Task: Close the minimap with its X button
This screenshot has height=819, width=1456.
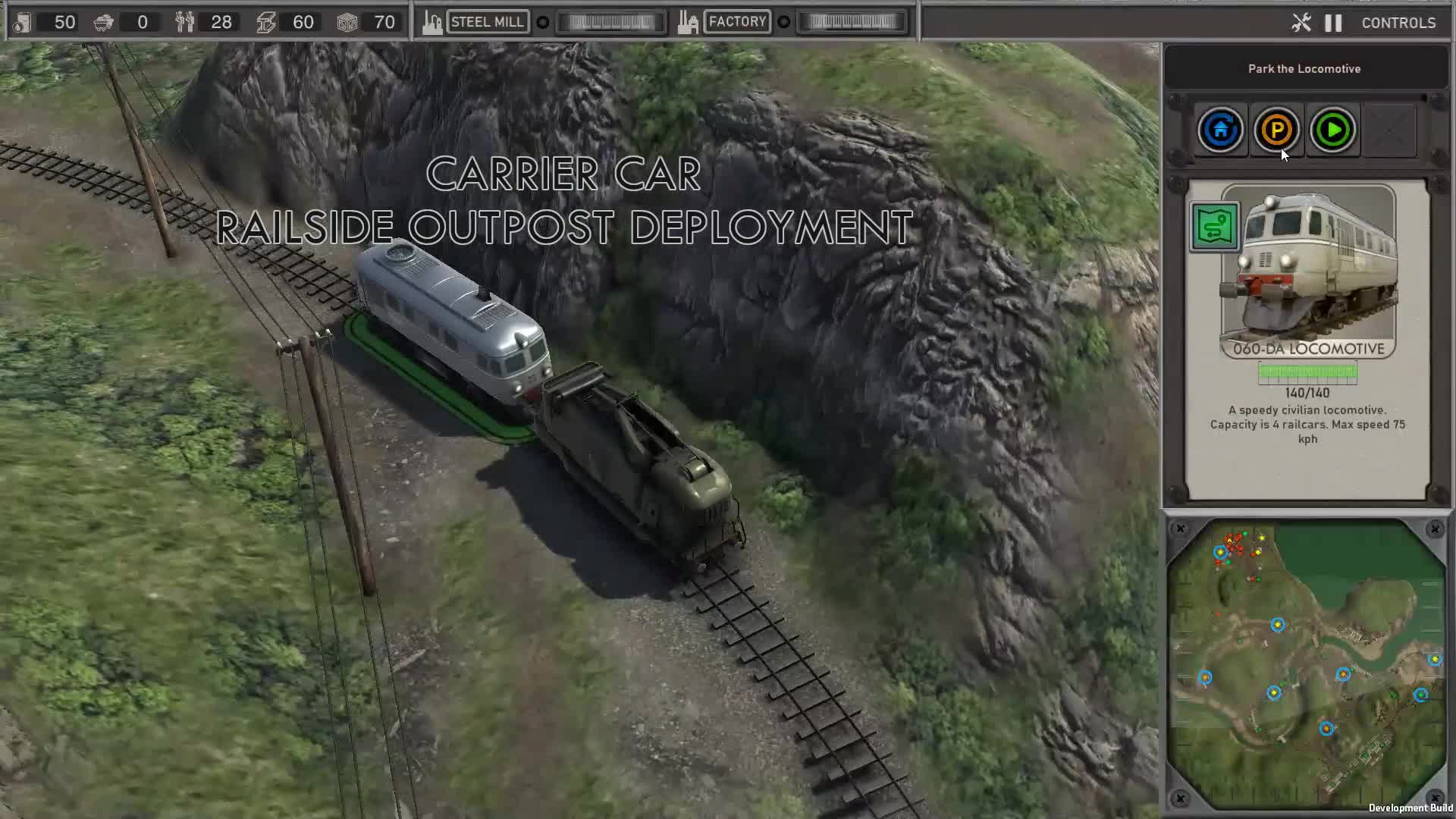Action: click(x=1181, y=529)
